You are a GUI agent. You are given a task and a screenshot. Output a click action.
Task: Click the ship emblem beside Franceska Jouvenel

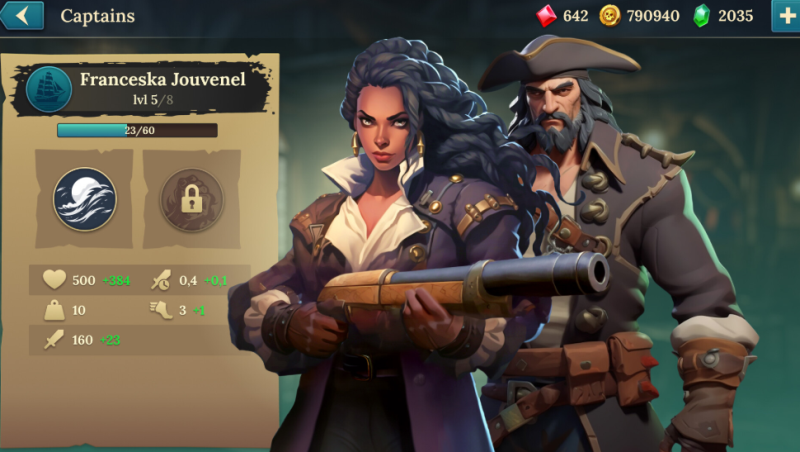[x=49, y=90]
